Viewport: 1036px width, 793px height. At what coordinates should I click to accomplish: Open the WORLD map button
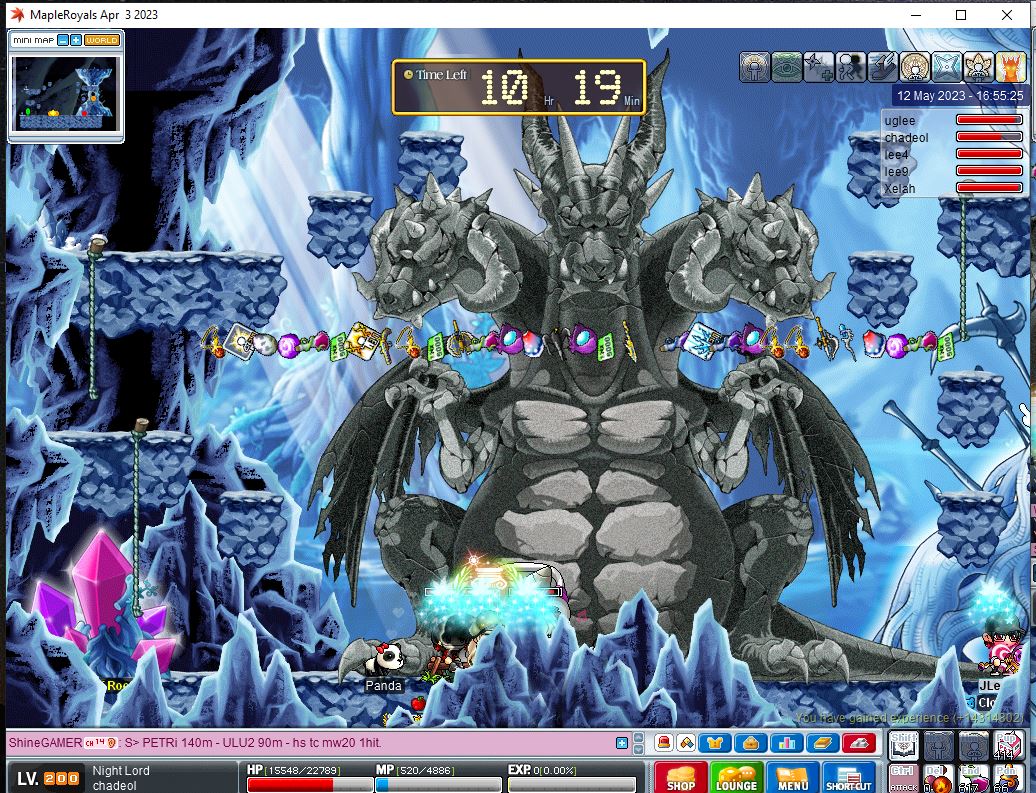[102, 40]
